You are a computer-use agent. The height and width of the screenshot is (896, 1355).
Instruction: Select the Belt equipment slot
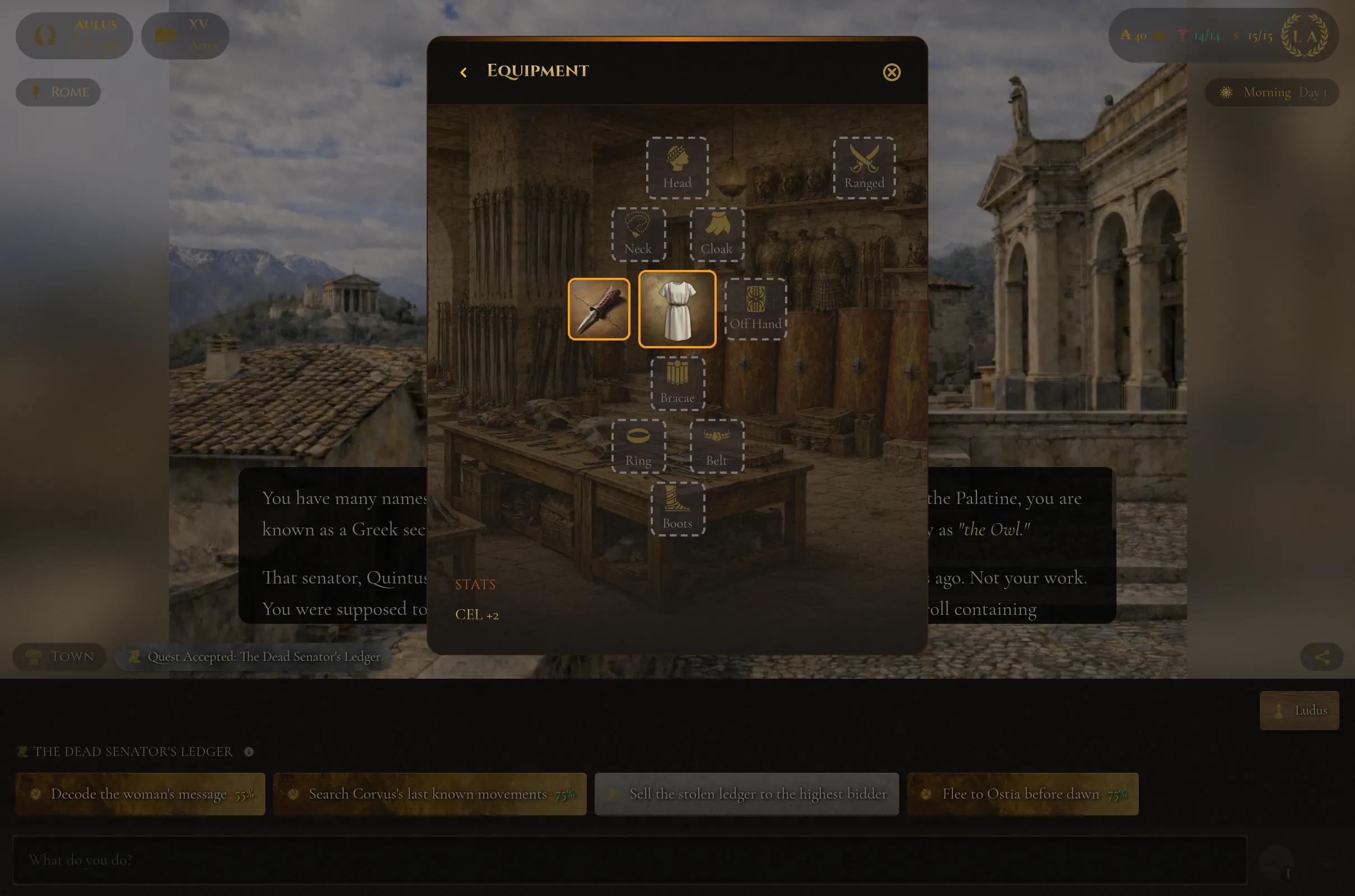716,446
